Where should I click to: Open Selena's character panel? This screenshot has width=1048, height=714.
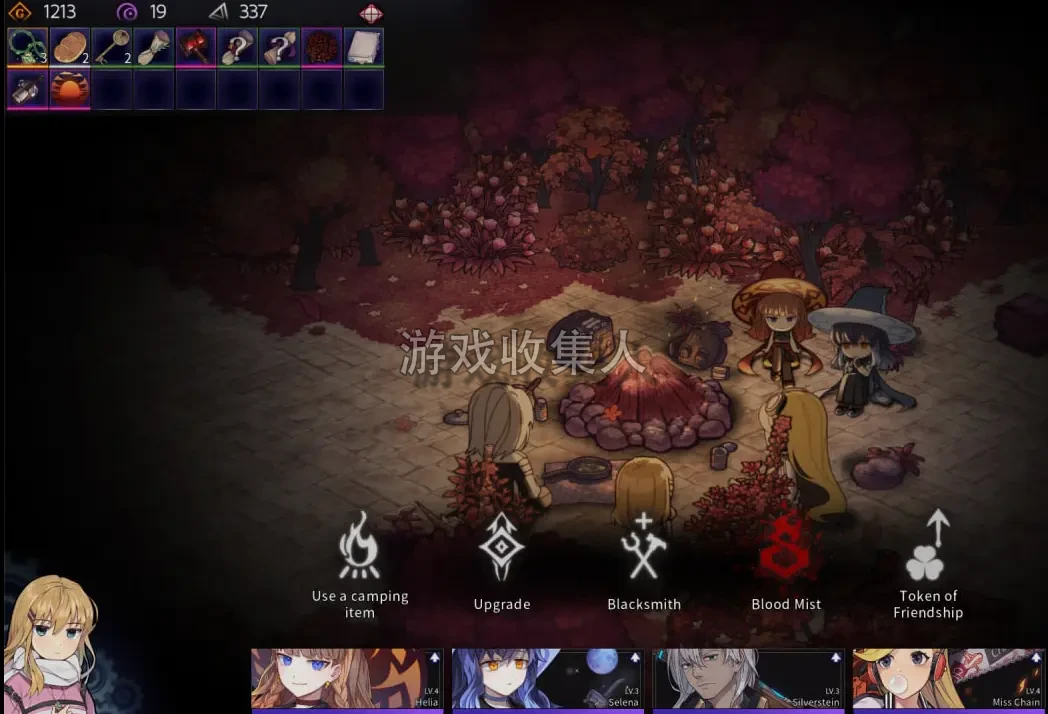(547, 680)
